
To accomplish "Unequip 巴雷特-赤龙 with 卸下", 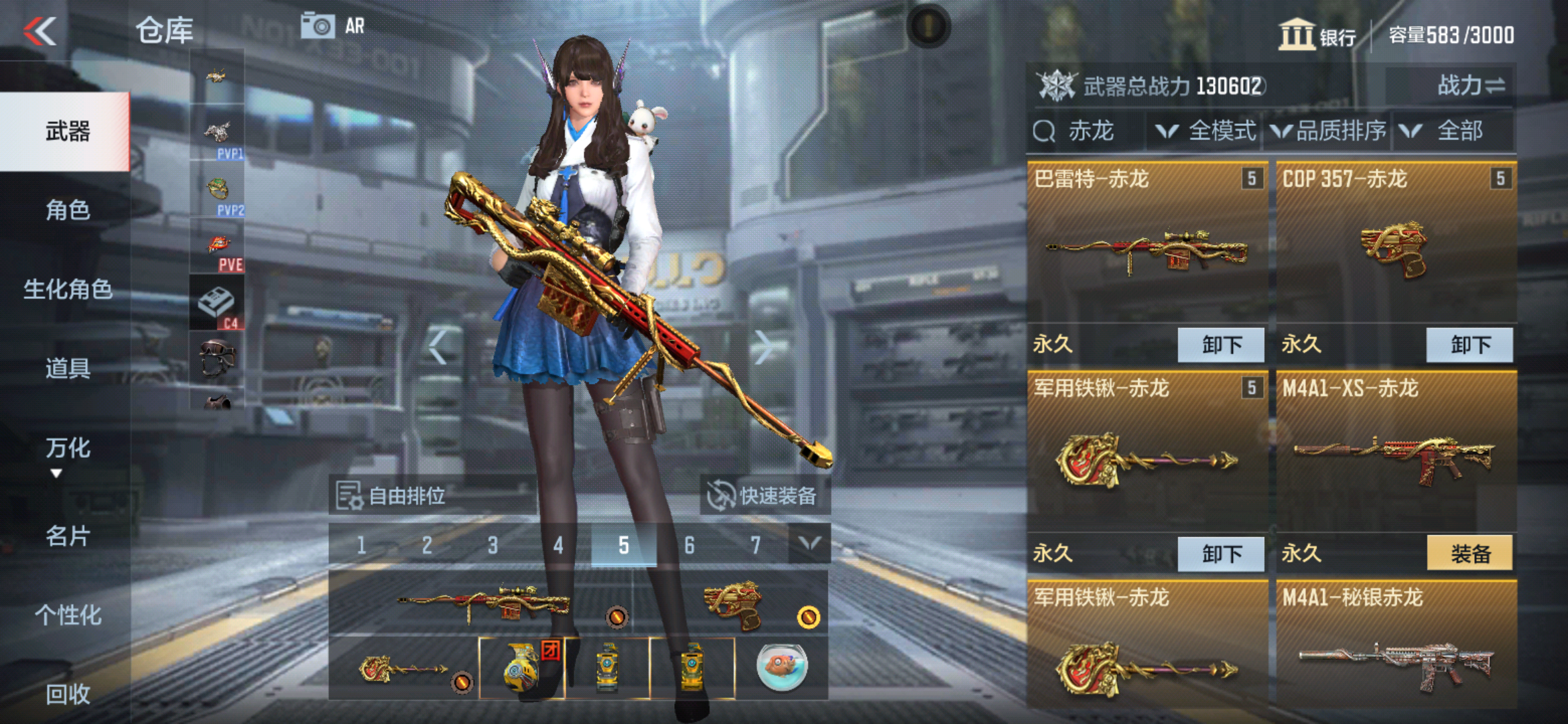I will coord(1221,344).
